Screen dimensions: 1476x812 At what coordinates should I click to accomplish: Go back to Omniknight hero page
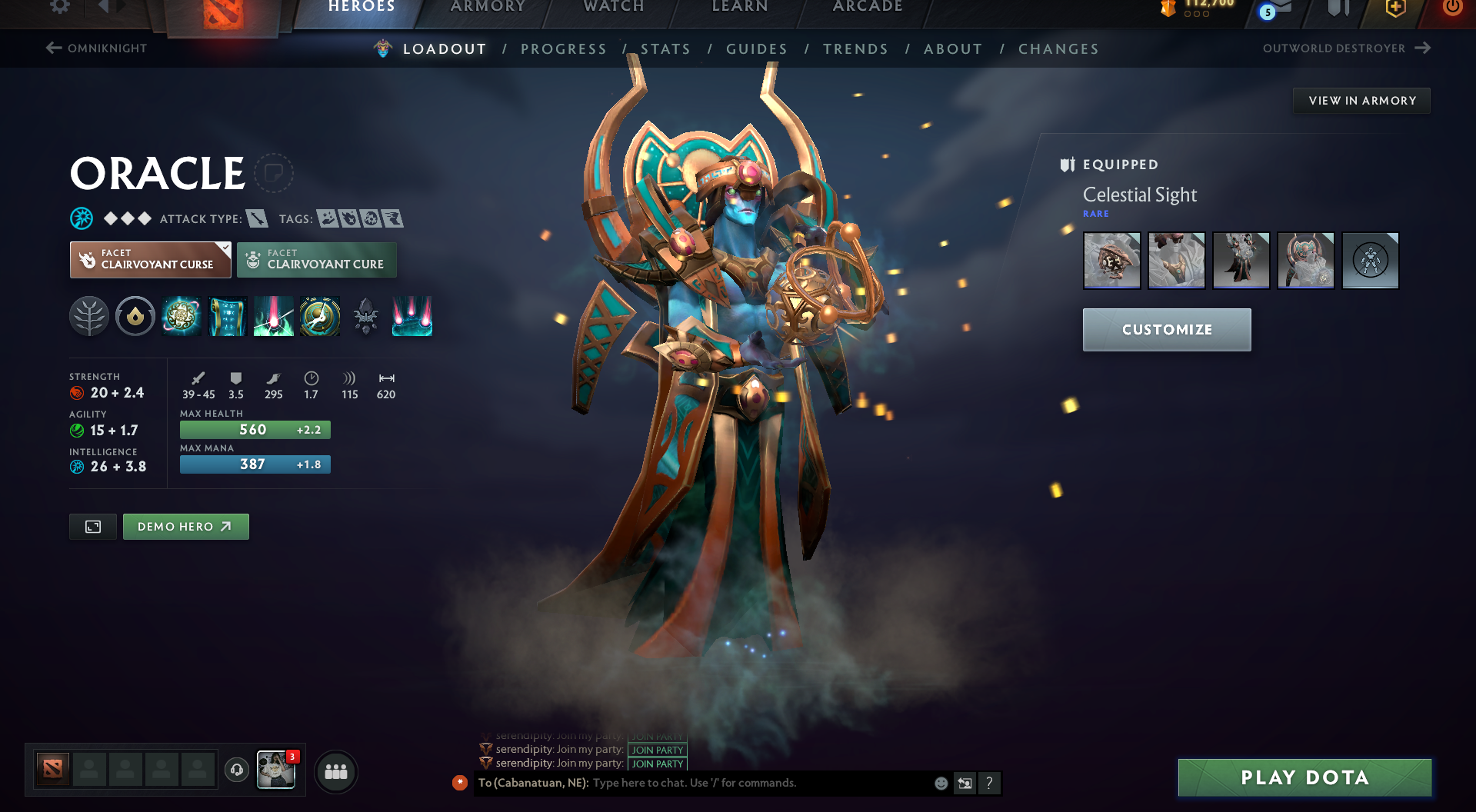click(95, 48)
